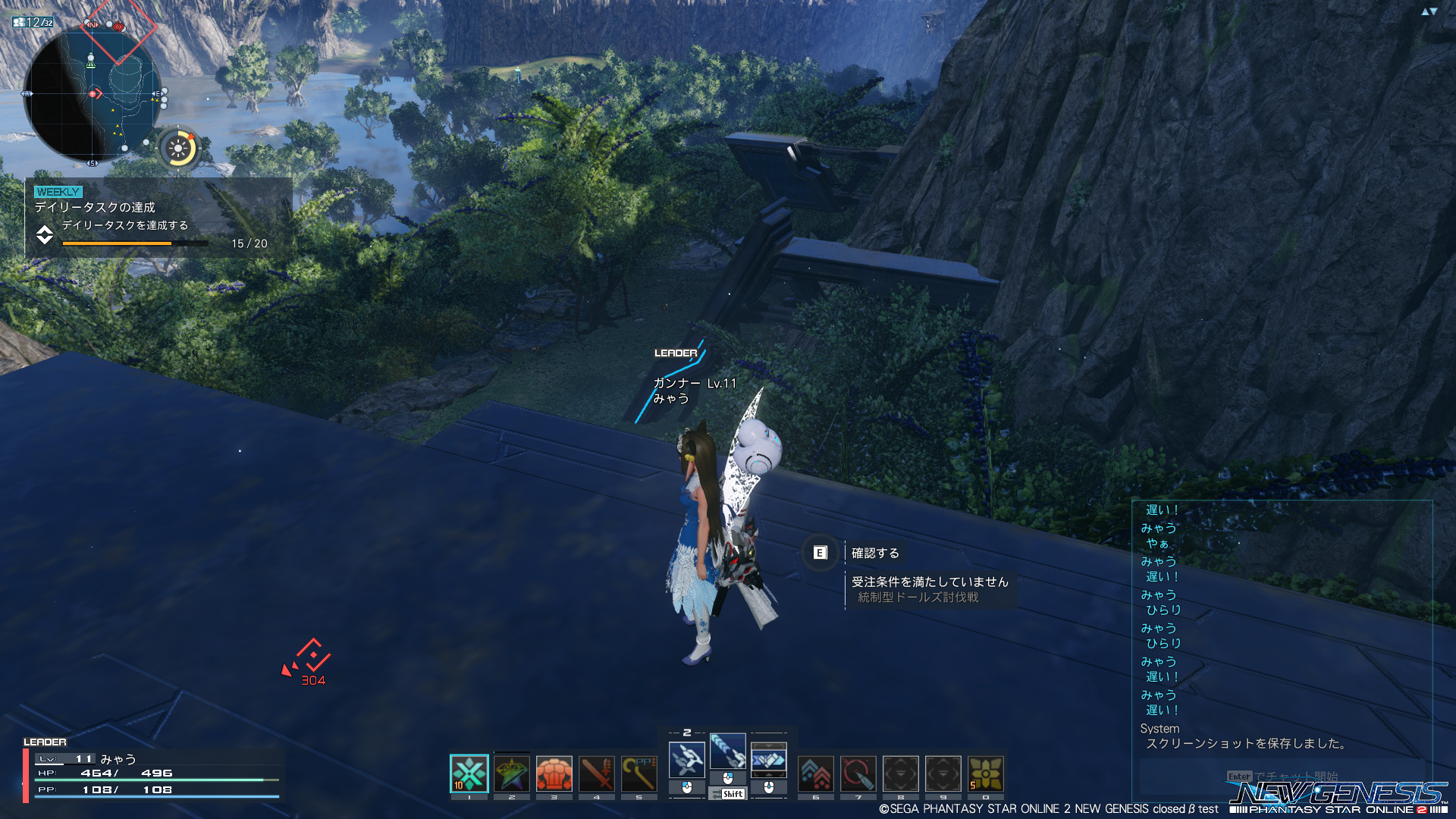Click the green tower marker on minimap
Viewport: 1456px width, 819px height.
(x=91, y=61)
